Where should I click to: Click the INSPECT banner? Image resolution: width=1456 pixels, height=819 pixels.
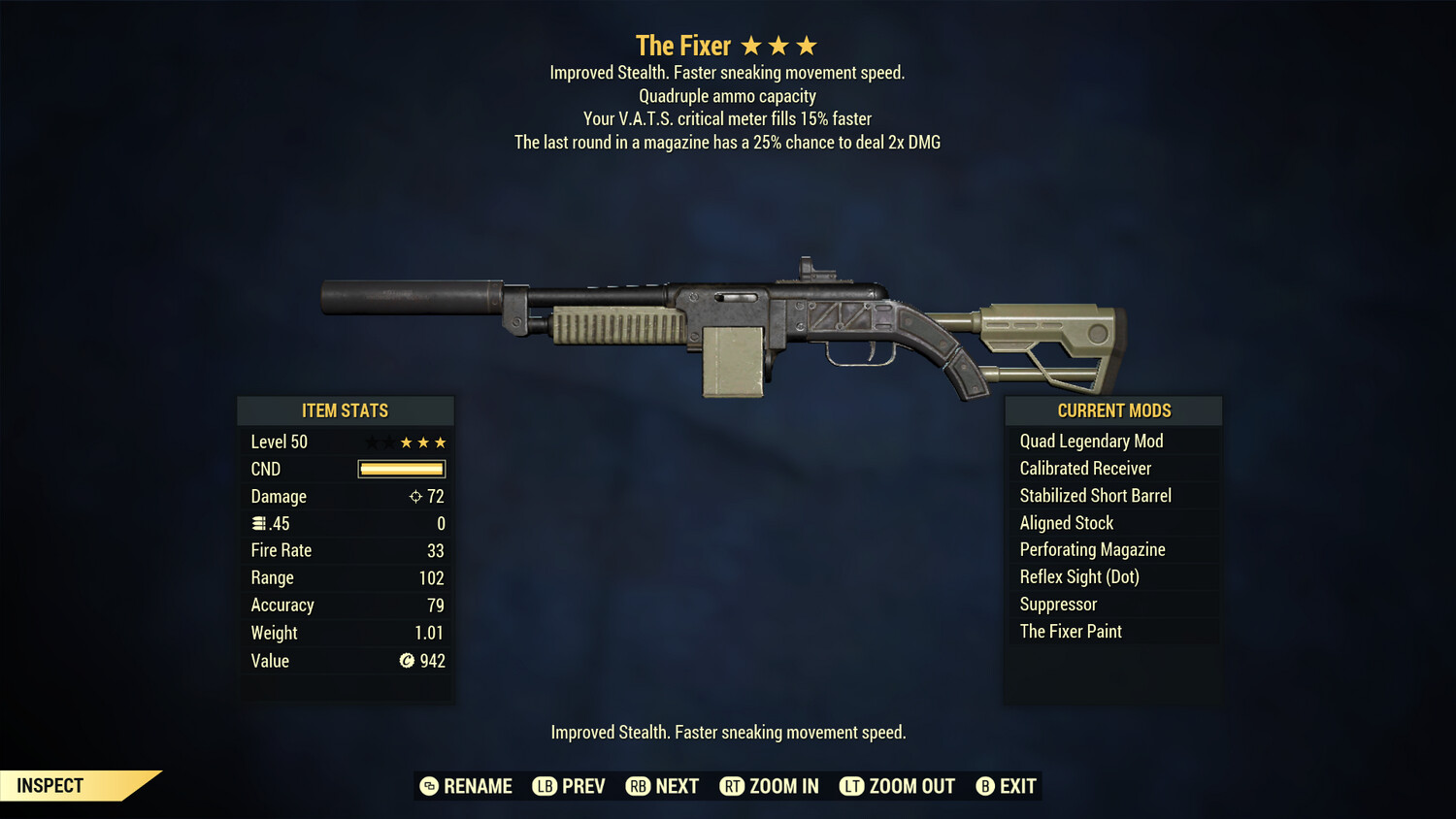coord(49,785)
